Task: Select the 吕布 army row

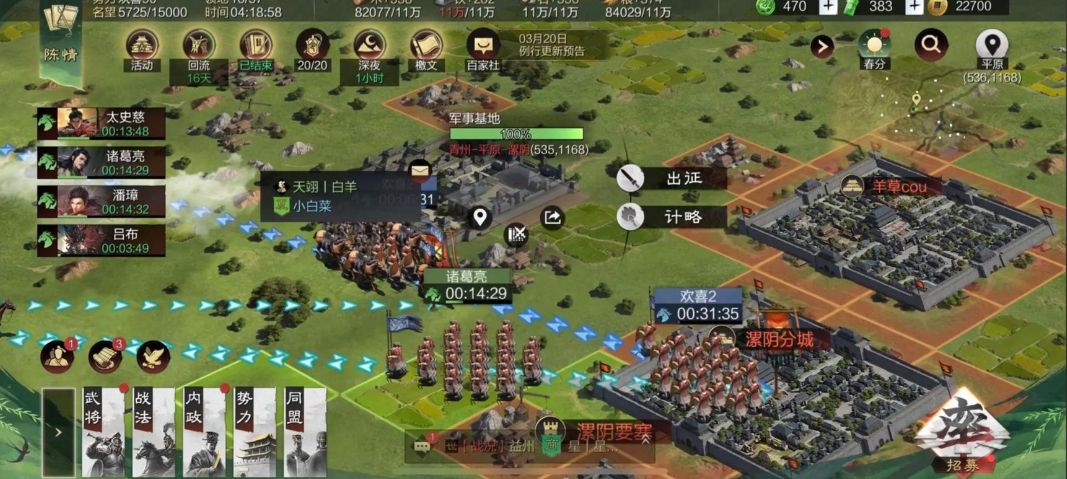Action: [x=100, y=240]
